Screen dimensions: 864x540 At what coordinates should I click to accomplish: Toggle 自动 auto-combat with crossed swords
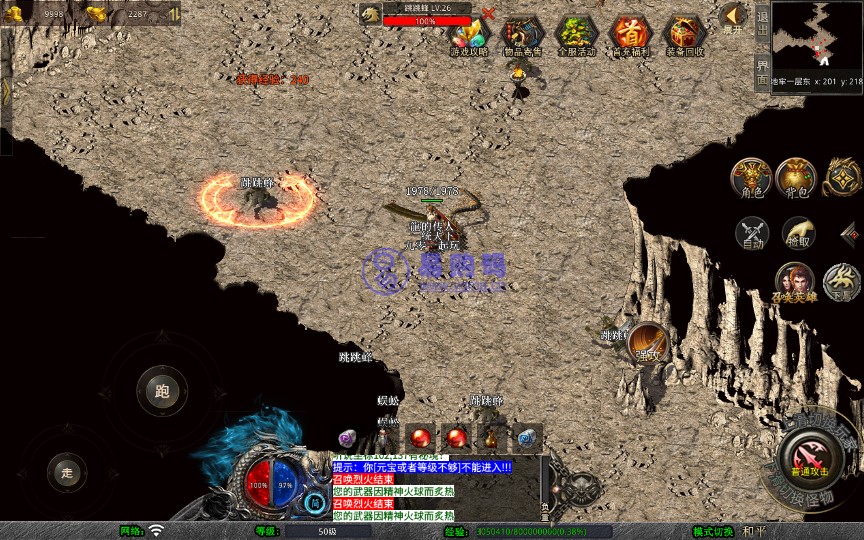[751, 234]
